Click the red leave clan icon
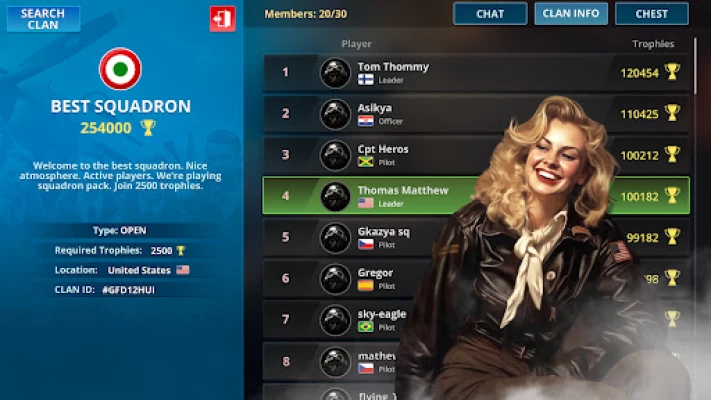 point(222,19)
